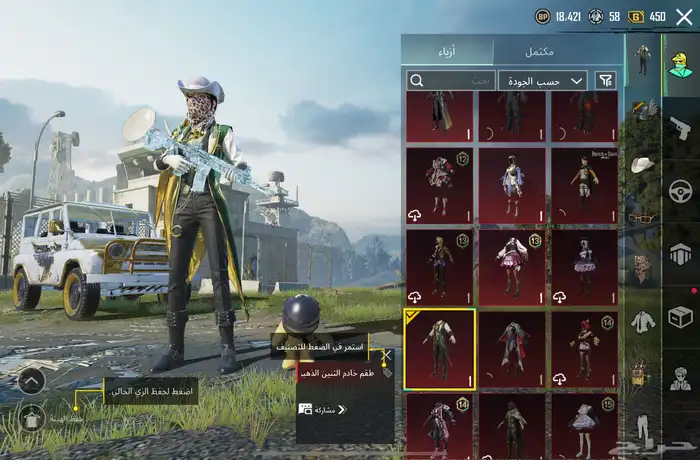Open the white shirt tops category
Screen dimensions: 700x460
(642, 321)
